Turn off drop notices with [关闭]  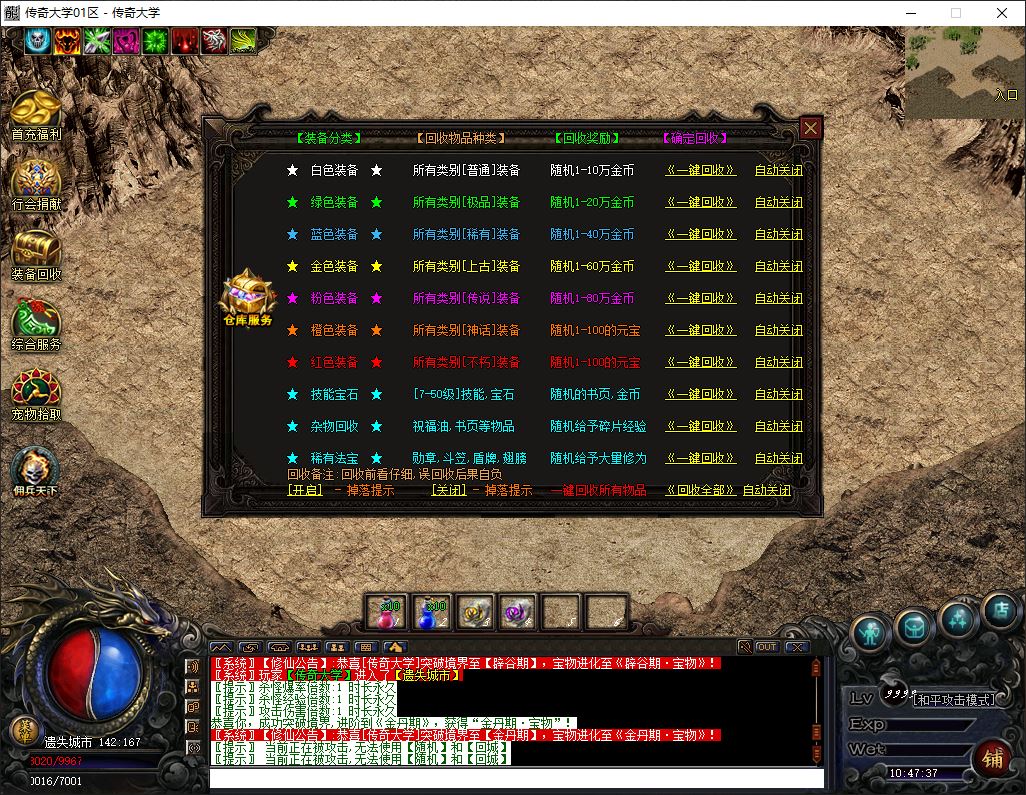coord(449,491)
